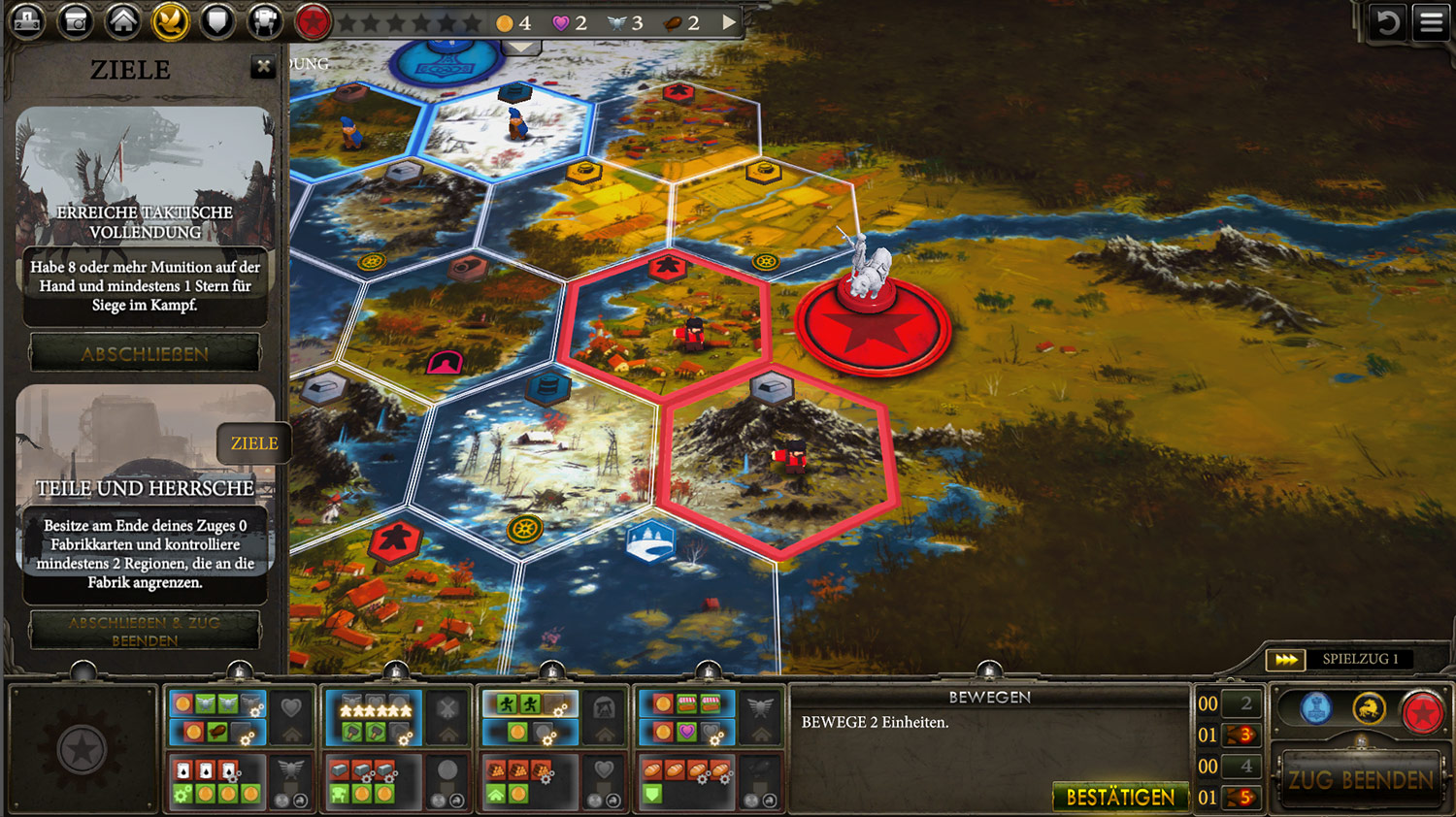Select the blue hammer faction token
This screenshot has height=817, width=1456.
coord(1316,709)
